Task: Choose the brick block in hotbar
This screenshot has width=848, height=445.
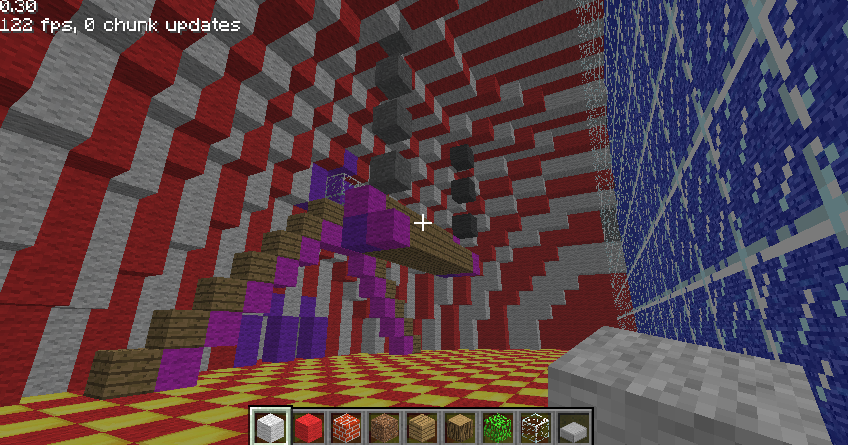Action: coord(346,426)
